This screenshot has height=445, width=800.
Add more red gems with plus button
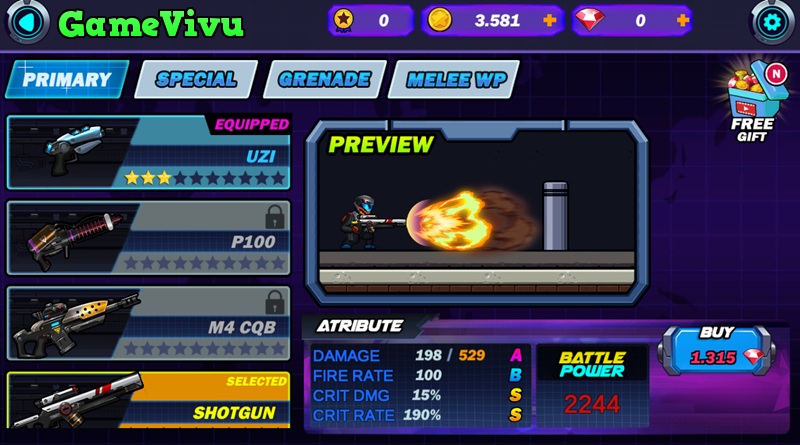click(x=683, y=20)
